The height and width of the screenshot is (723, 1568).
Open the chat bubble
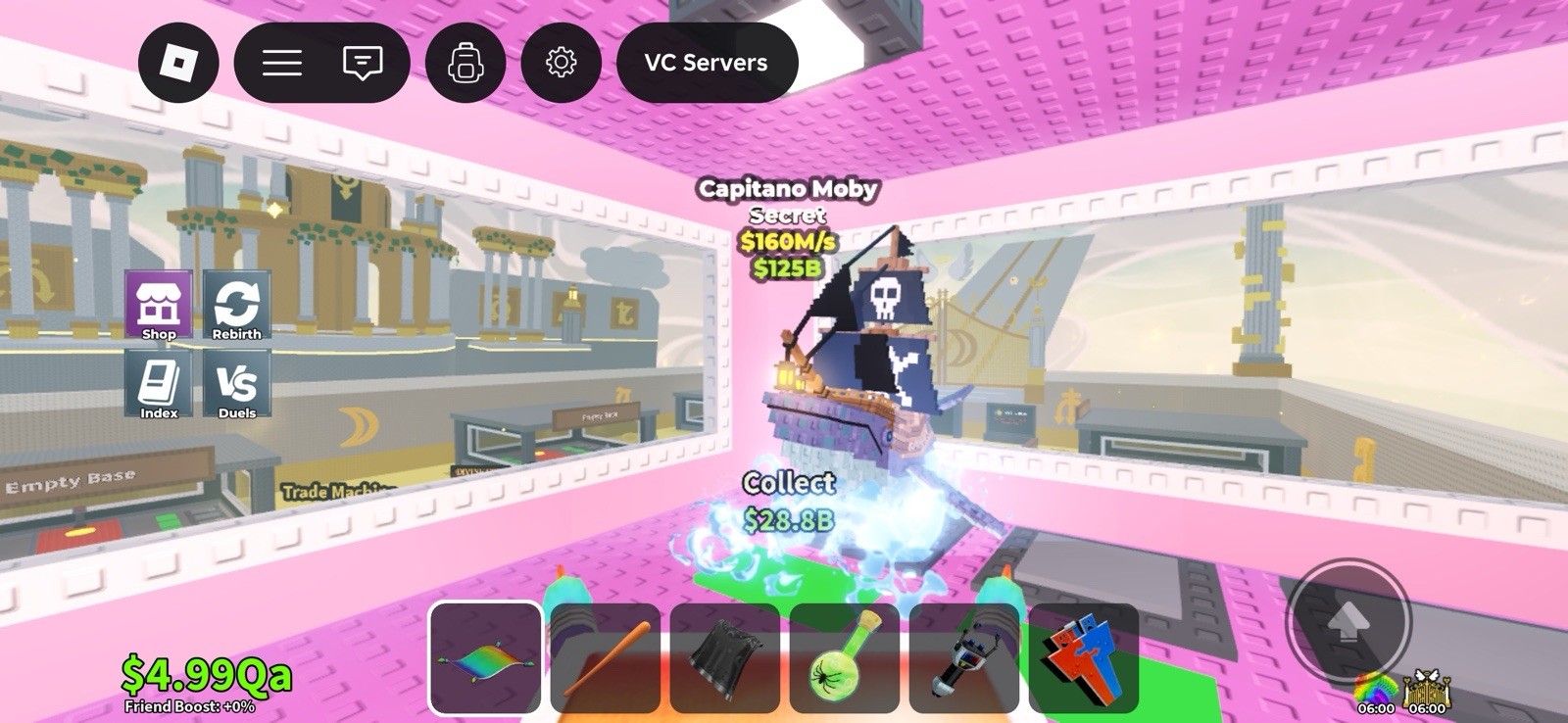click(362, 63)
